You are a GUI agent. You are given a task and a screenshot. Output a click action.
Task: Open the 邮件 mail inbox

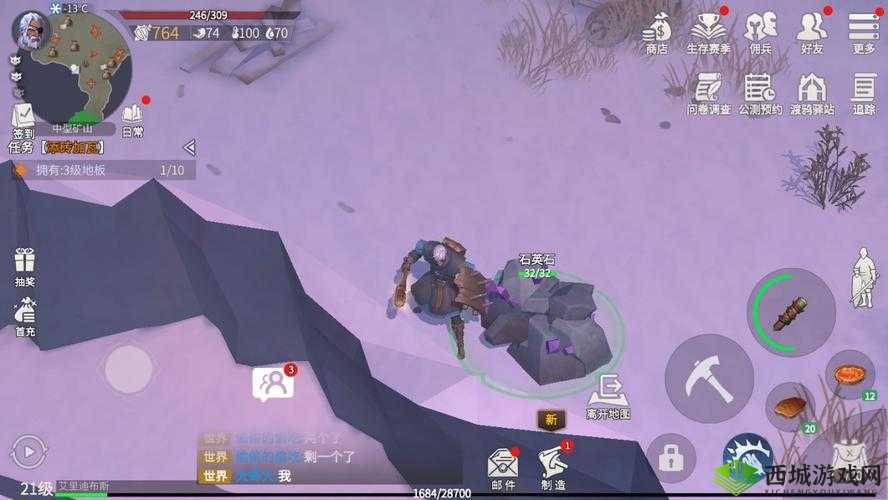click(503, 464)
